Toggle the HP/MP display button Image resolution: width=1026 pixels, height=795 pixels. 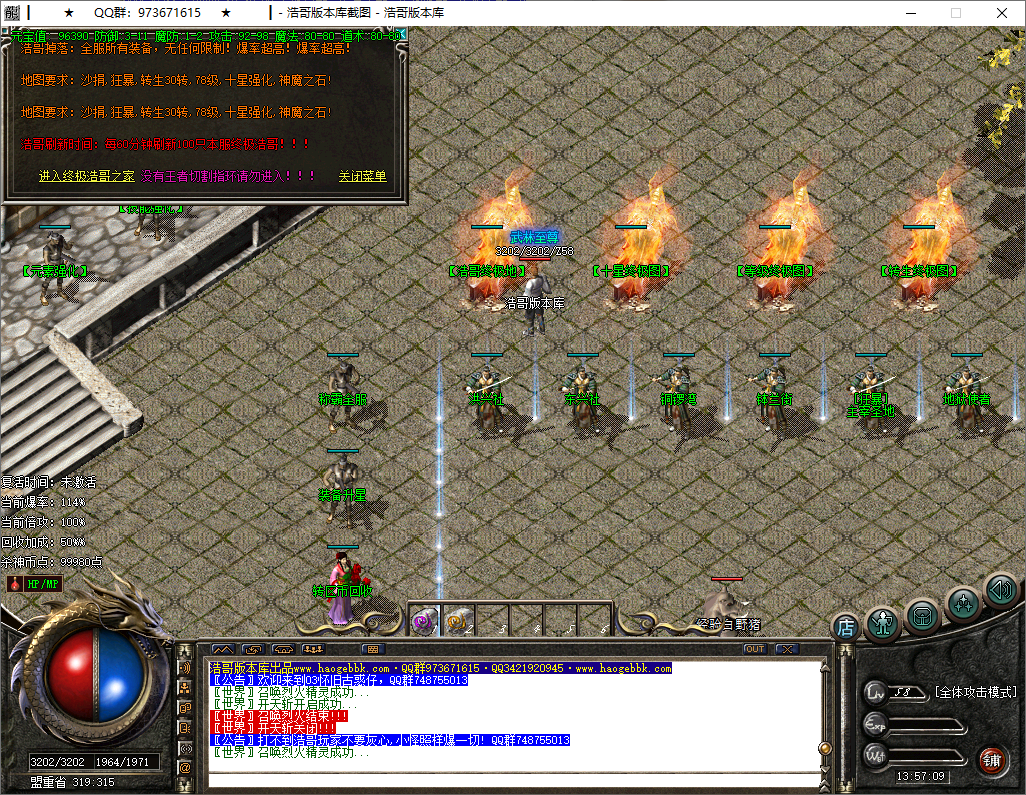click(x=43, y=583)
